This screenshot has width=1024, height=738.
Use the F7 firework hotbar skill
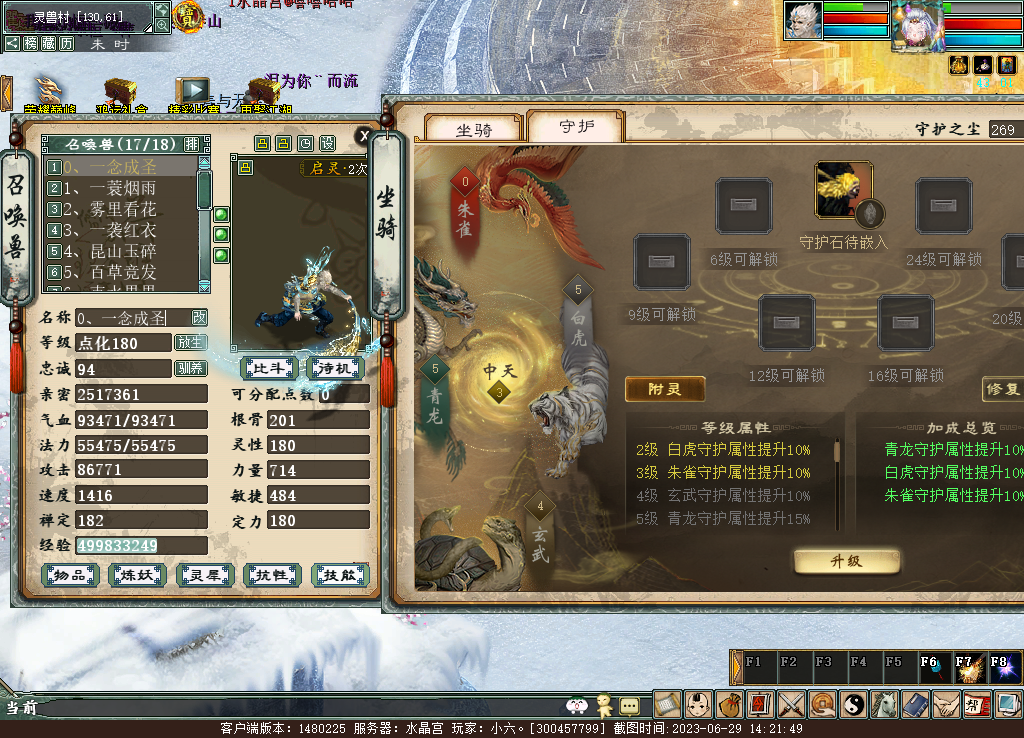[x=968, y=667]
